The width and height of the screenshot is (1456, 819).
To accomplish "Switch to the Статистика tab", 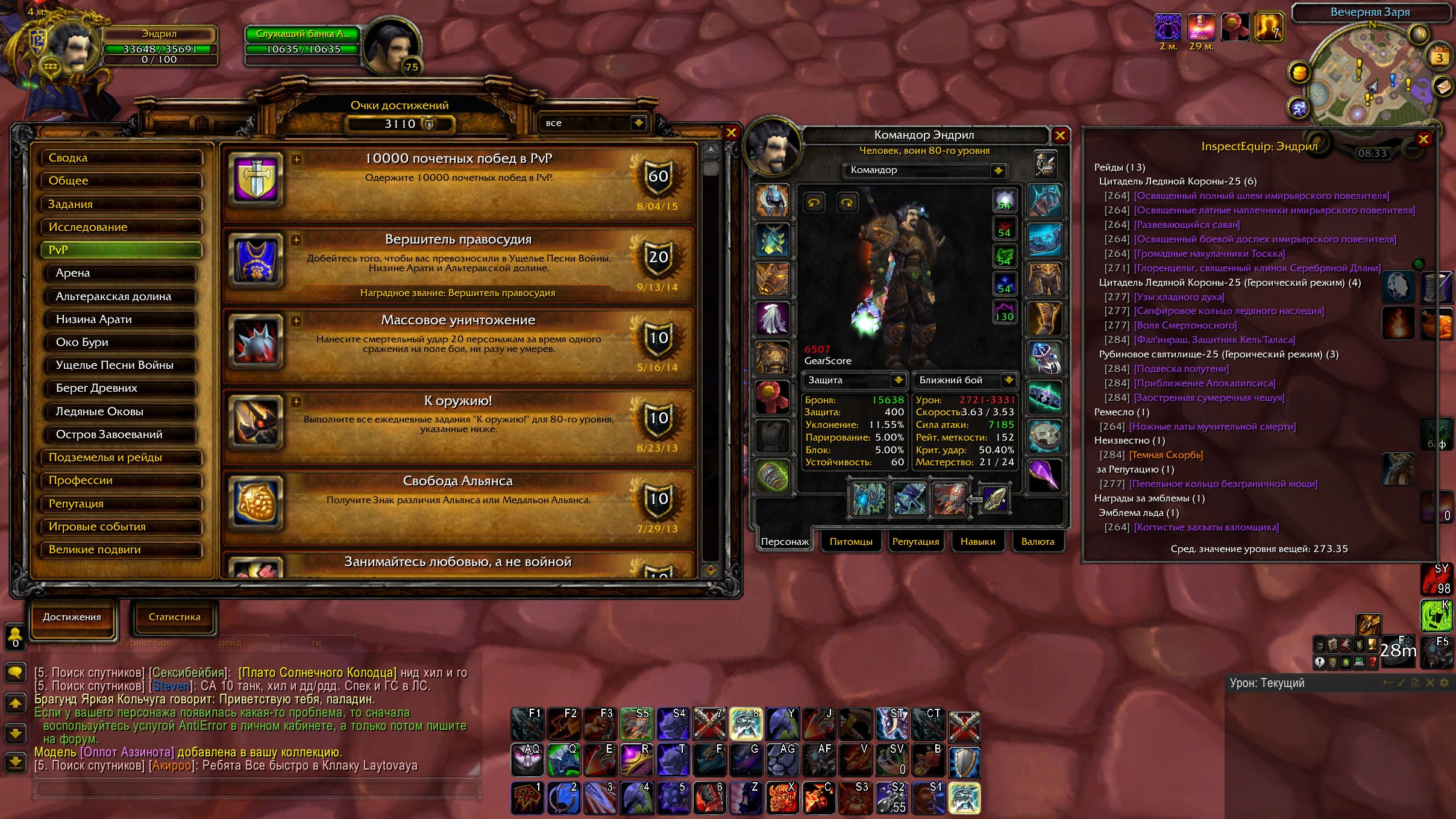I will pos(174,617).
